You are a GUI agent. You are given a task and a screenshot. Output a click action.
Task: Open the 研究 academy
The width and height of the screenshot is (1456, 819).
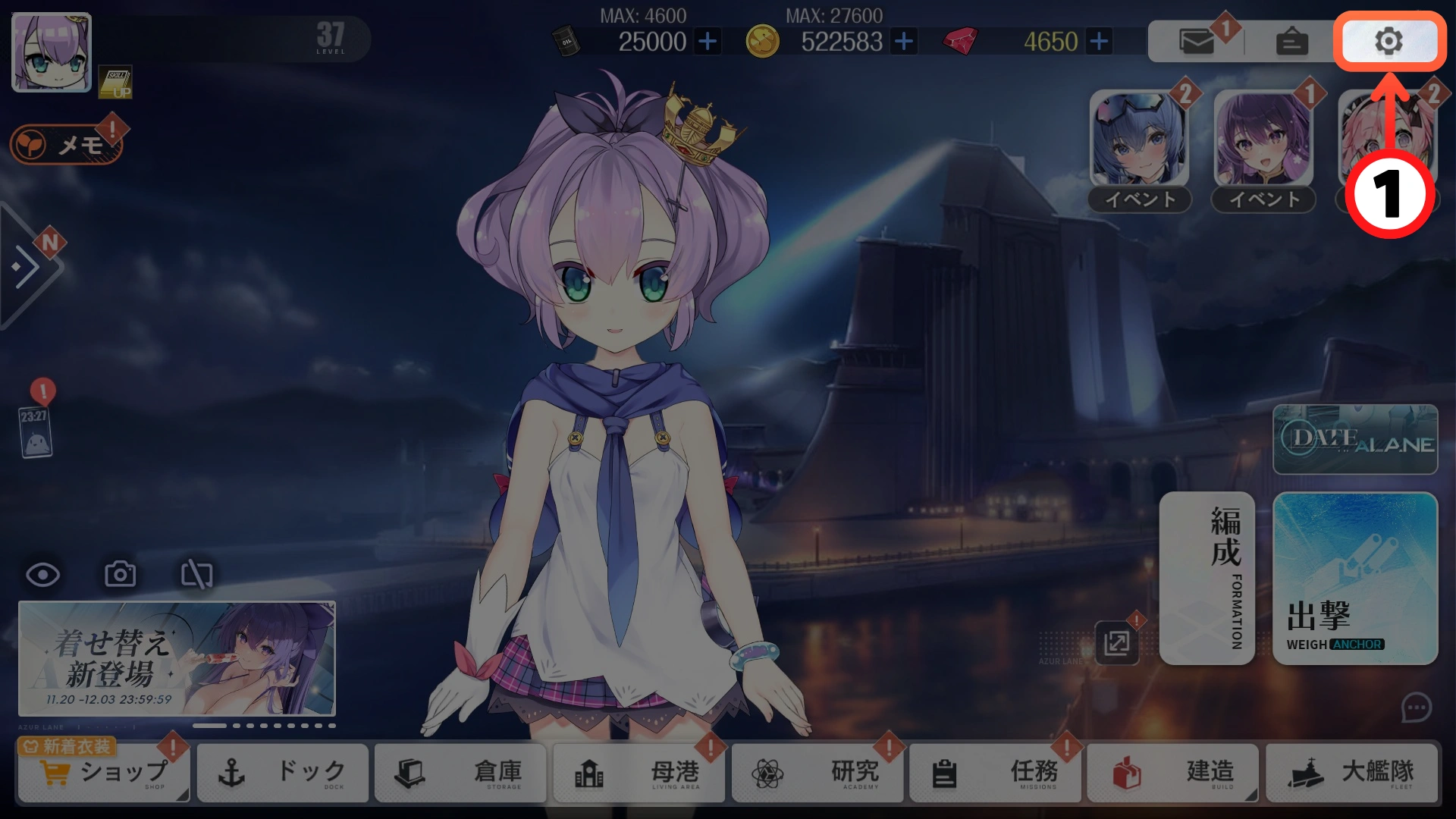point(817,773)
